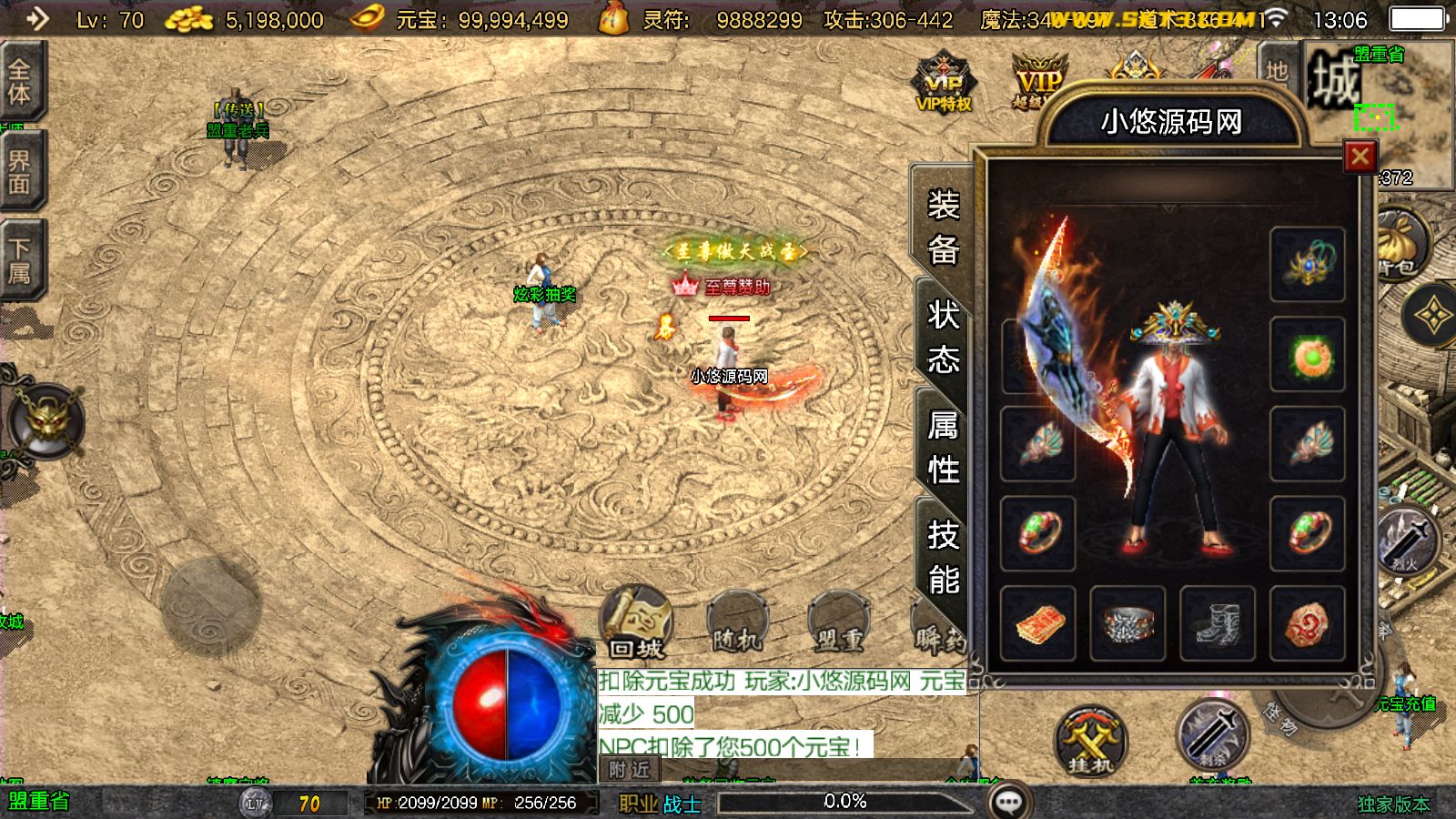
Task: Open the 状态 status tab
Action: click(x=943, y=338)
